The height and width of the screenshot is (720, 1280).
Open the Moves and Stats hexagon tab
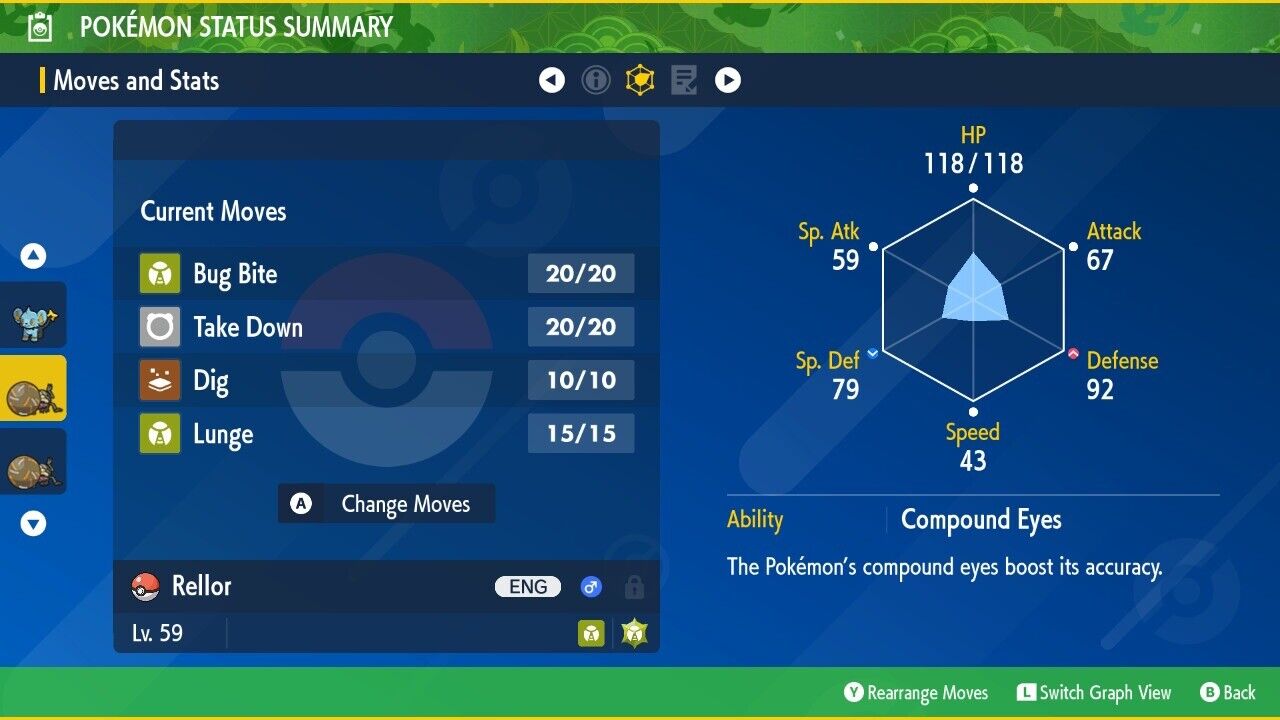coord(640,80)
